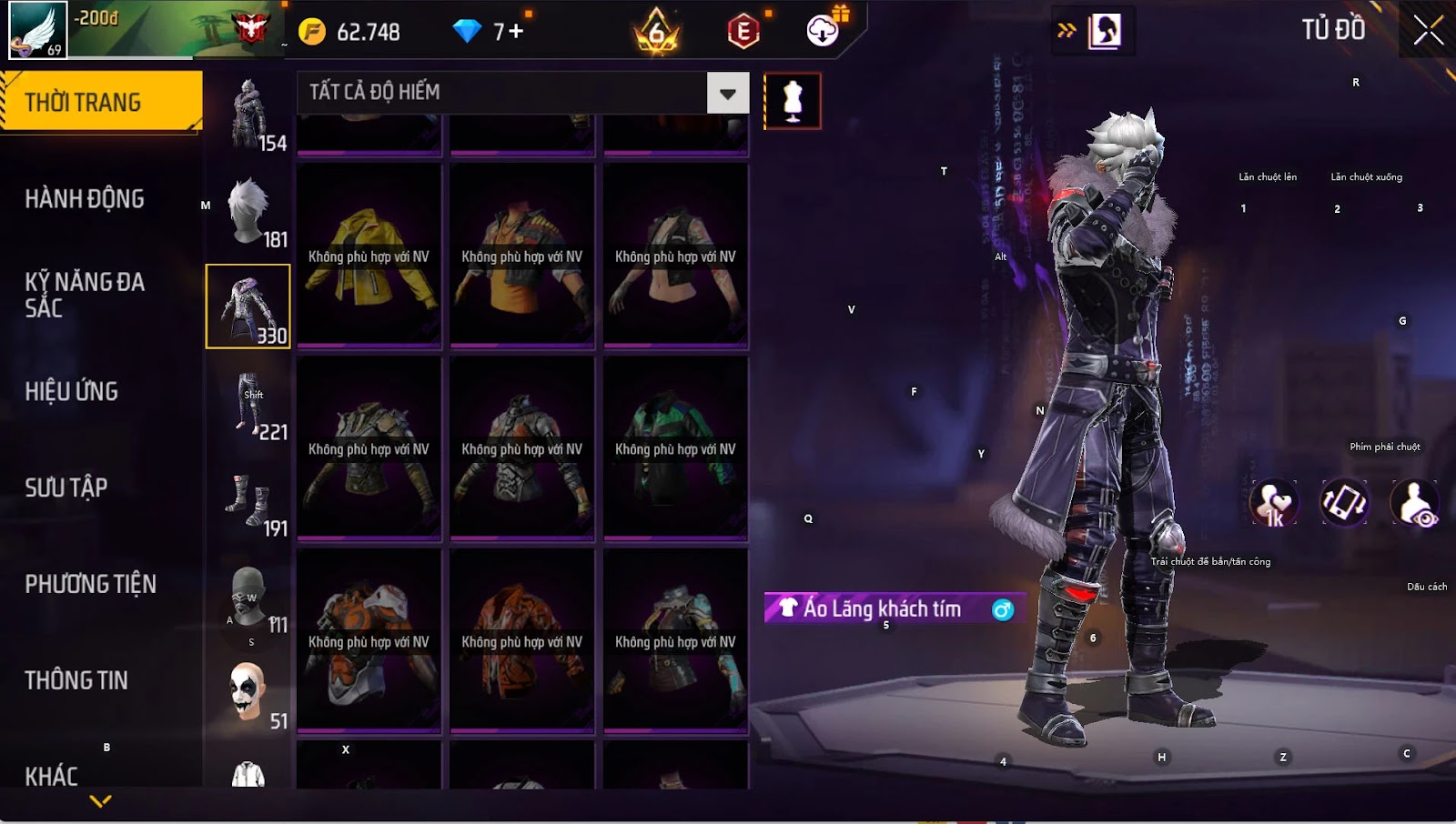
Task: Go to the Sưu Tập section
Action: coord(66,488)
